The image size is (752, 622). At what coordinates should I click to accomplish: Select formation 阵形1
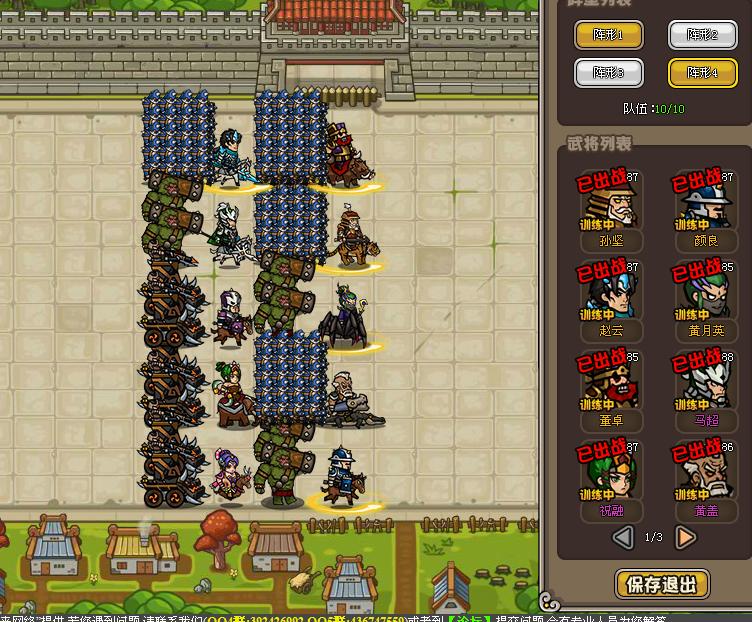[608, 35]
